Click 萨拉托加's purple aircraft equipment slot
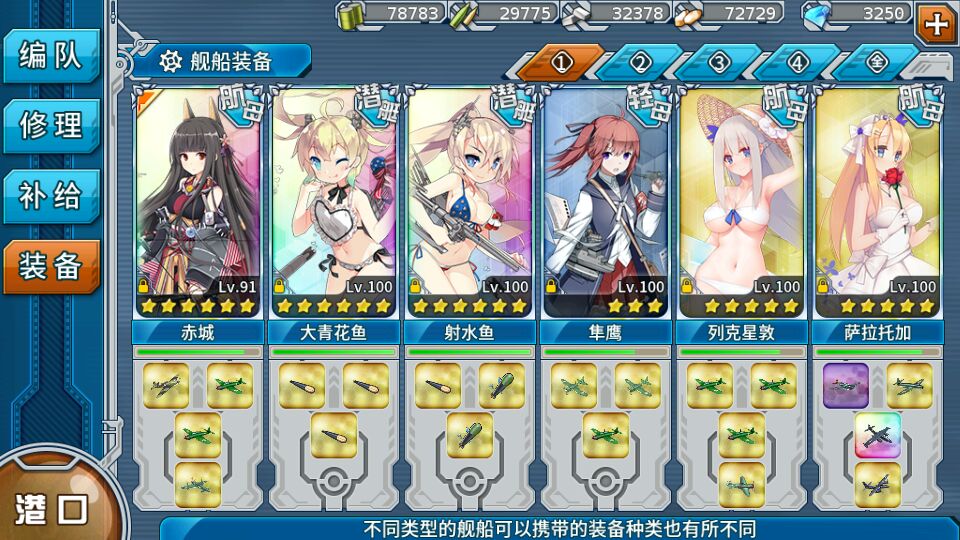 pyautogui.click(x=846, y=386)
